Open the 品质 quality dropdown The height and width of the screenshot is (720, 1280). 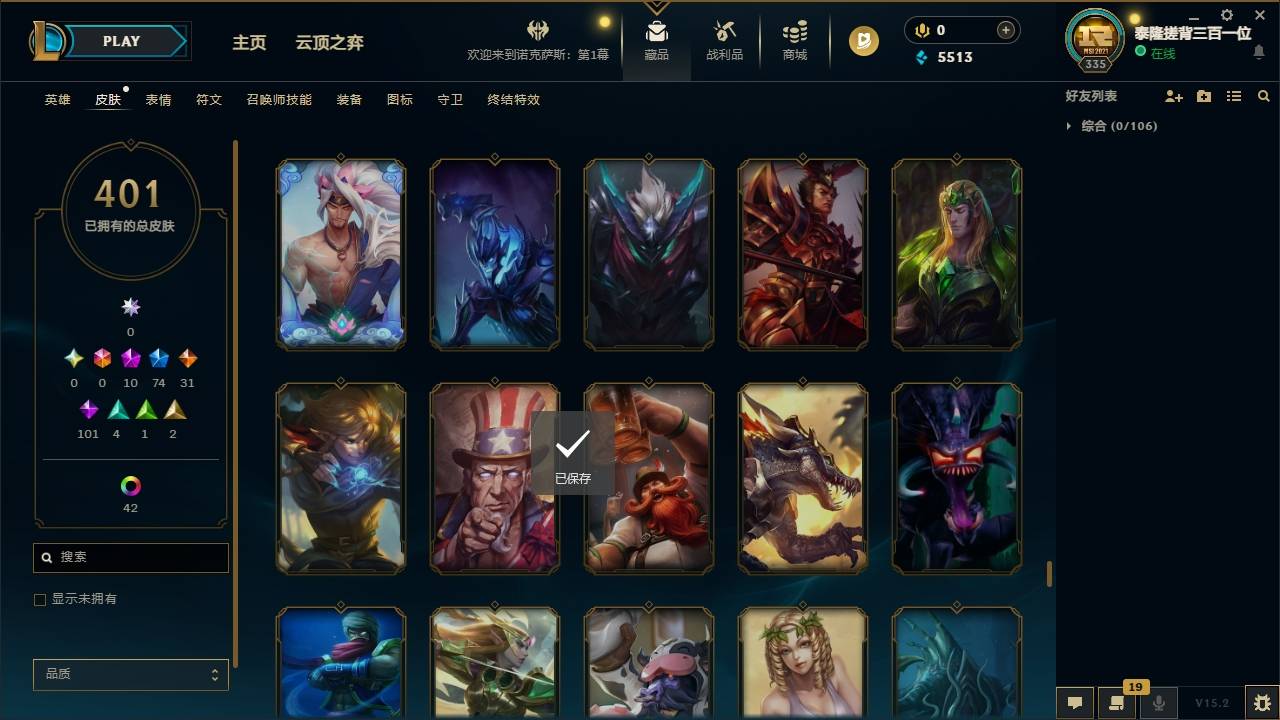pyautogui.click(x=130, y=674)
